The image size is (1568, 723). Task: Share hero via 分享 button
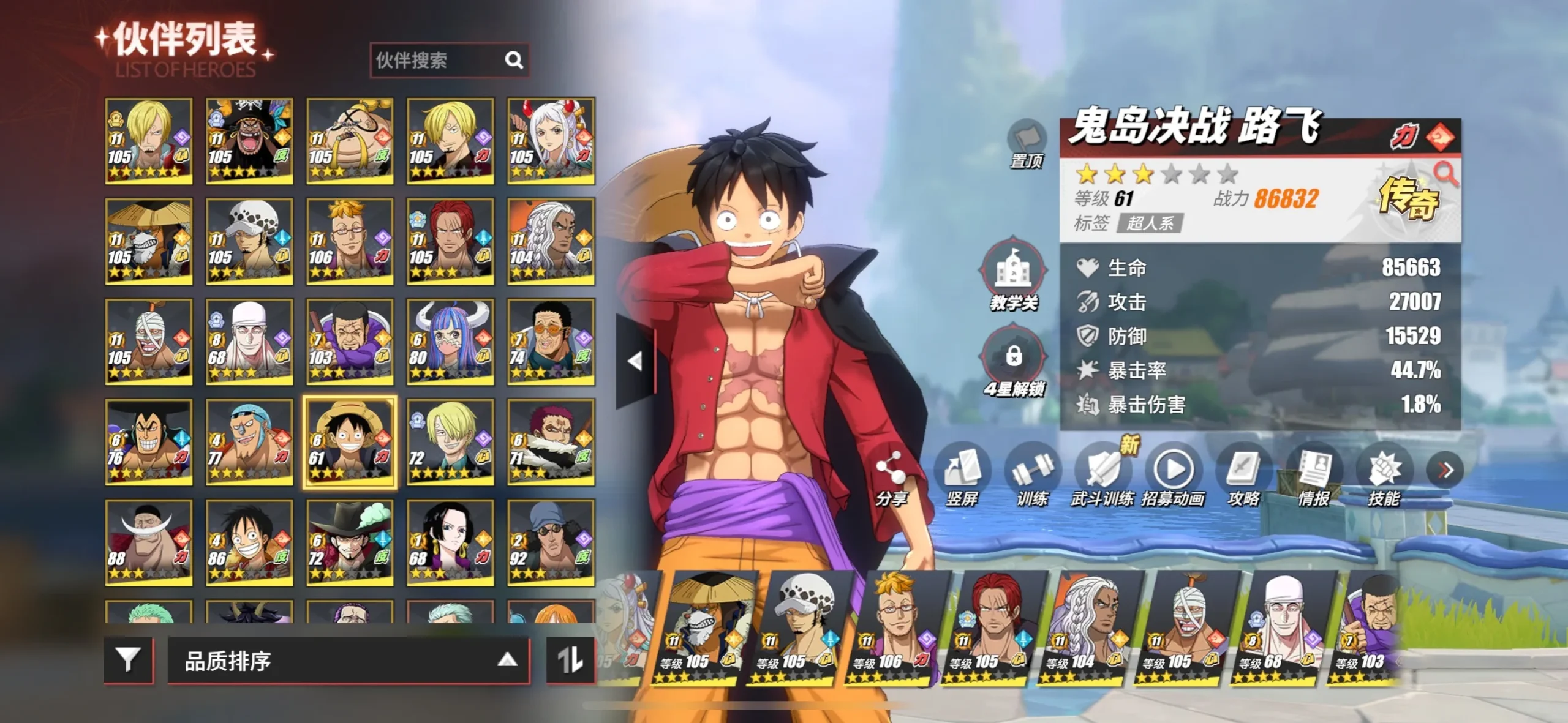point(891,478)
